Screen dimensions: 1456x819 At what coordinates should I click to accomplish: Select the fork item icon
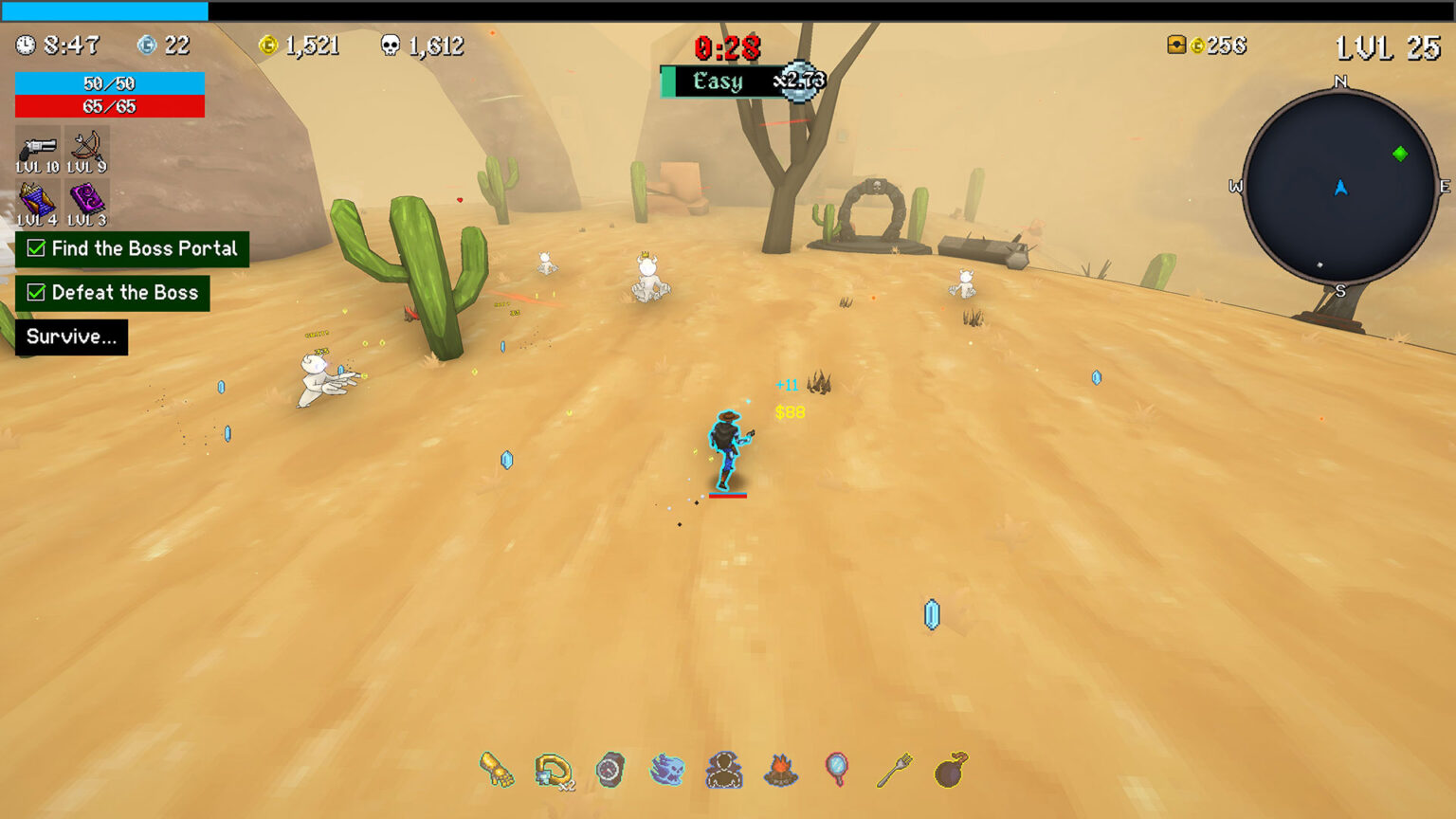894,770
